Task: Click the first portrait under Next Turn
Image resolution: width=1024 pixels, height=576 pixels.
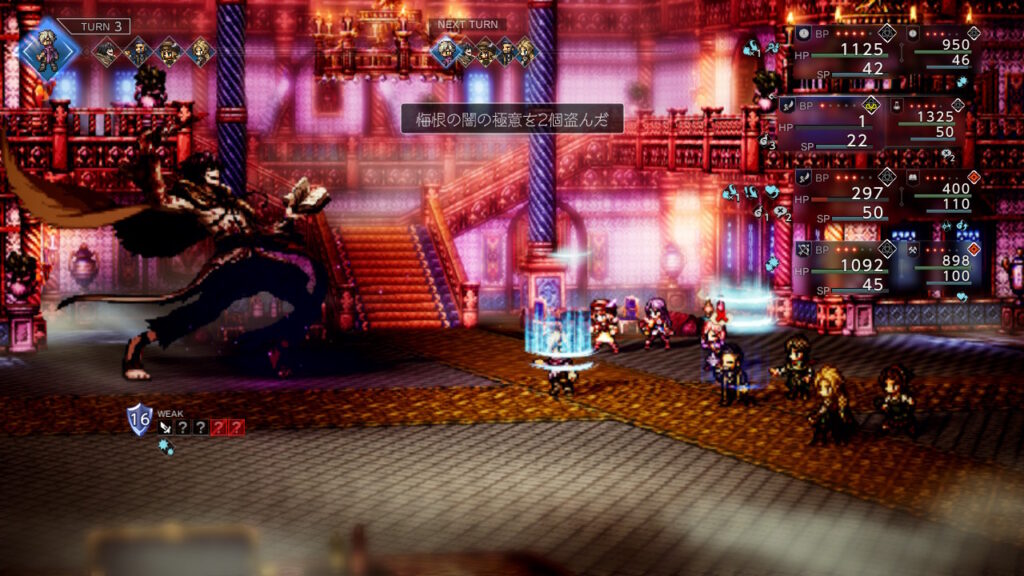Action: (446, 50)
